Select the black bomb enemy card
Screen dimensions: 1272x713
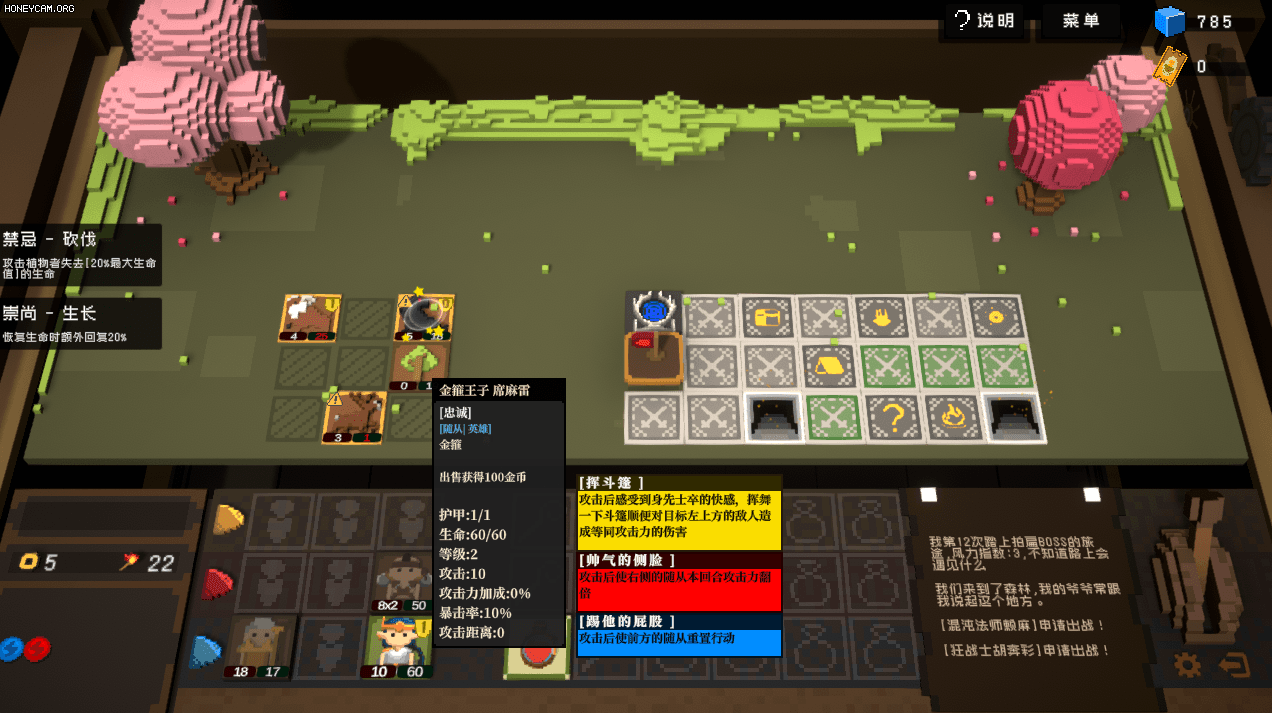click(422, 317)
